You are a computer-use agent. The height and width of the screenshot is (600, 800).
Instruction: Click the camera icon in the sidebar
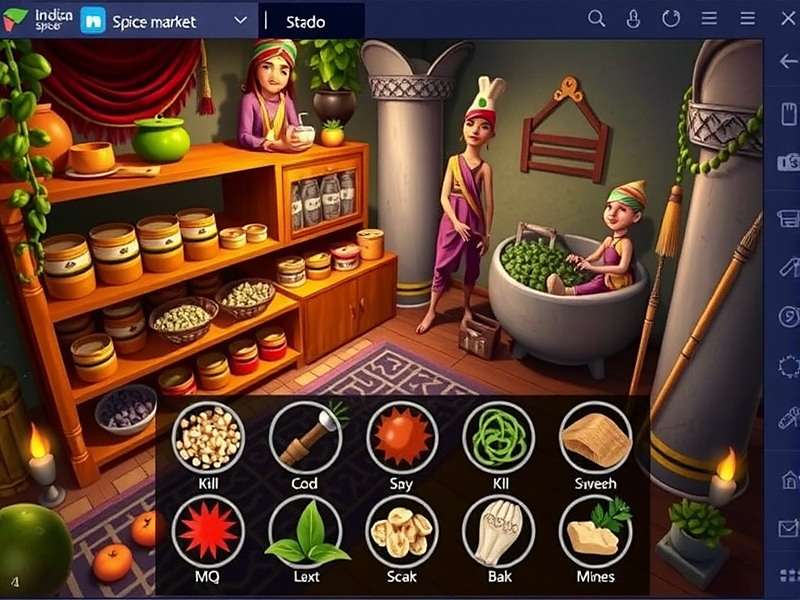point(787,162)
